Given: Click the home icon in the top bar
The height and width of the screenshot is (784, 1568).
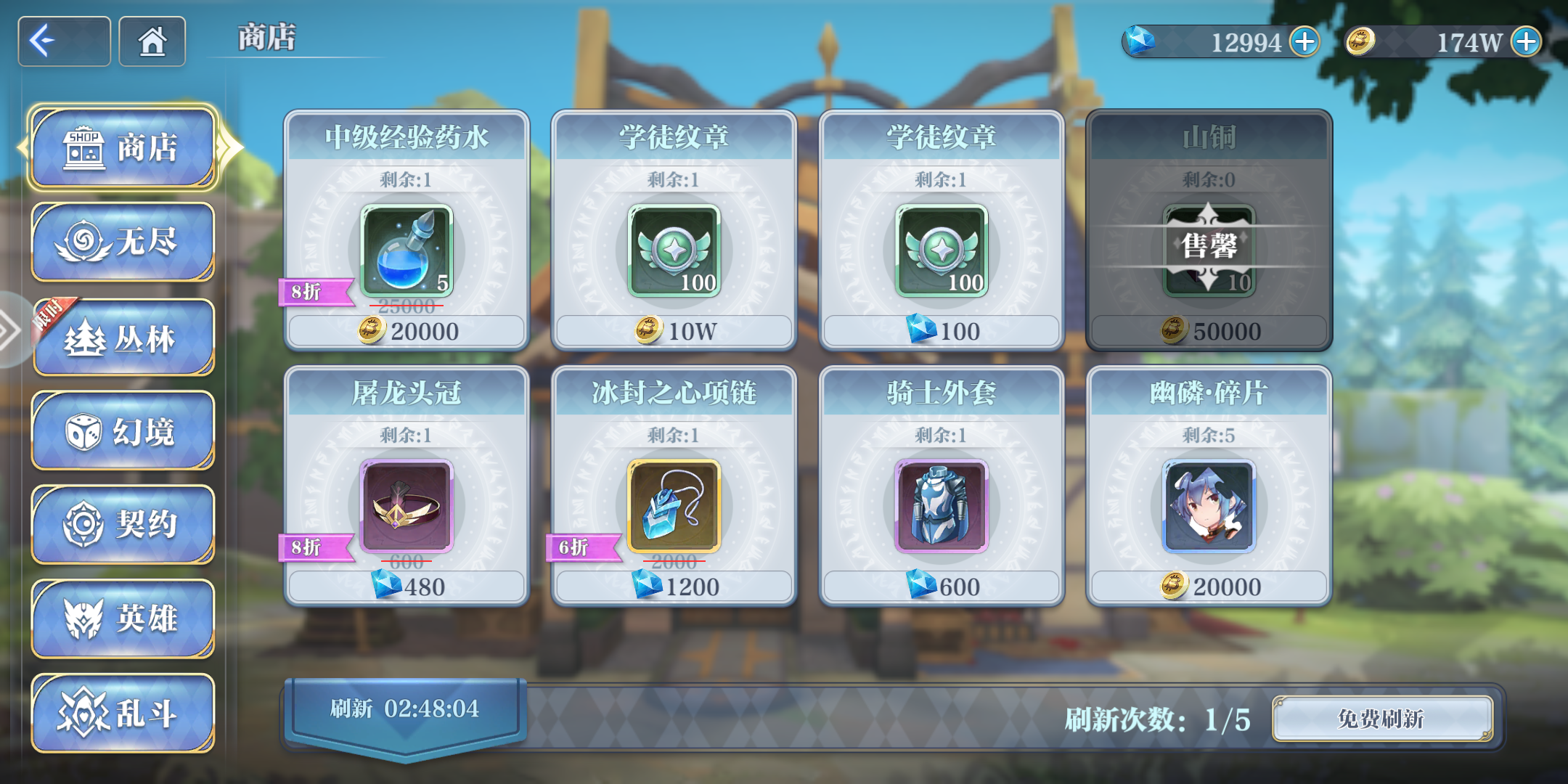Looking at the screenshot, I should tap(151, 41).
